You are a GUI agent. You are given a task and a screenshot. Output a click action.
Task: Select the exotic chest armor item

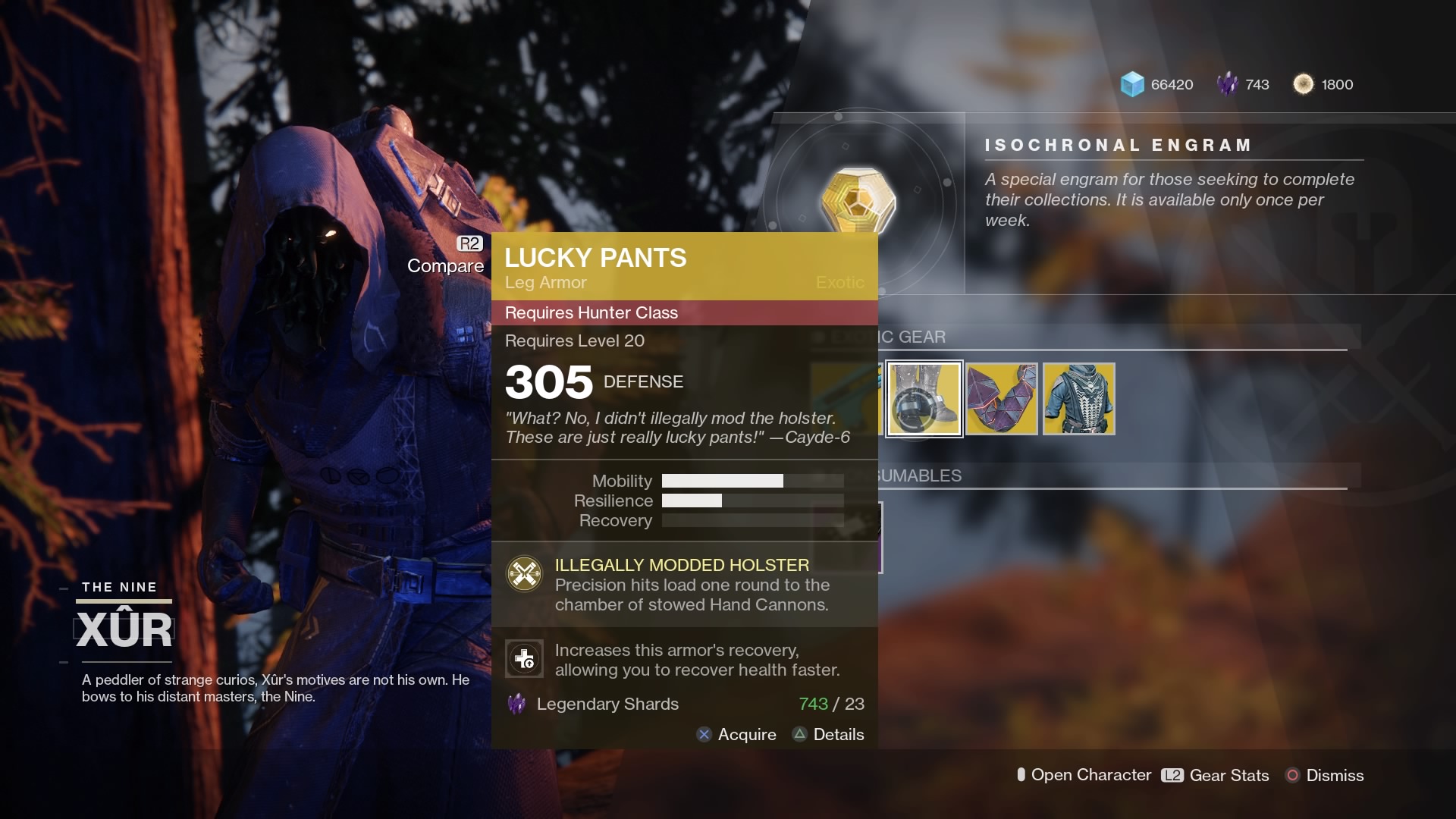point(1078,398)
